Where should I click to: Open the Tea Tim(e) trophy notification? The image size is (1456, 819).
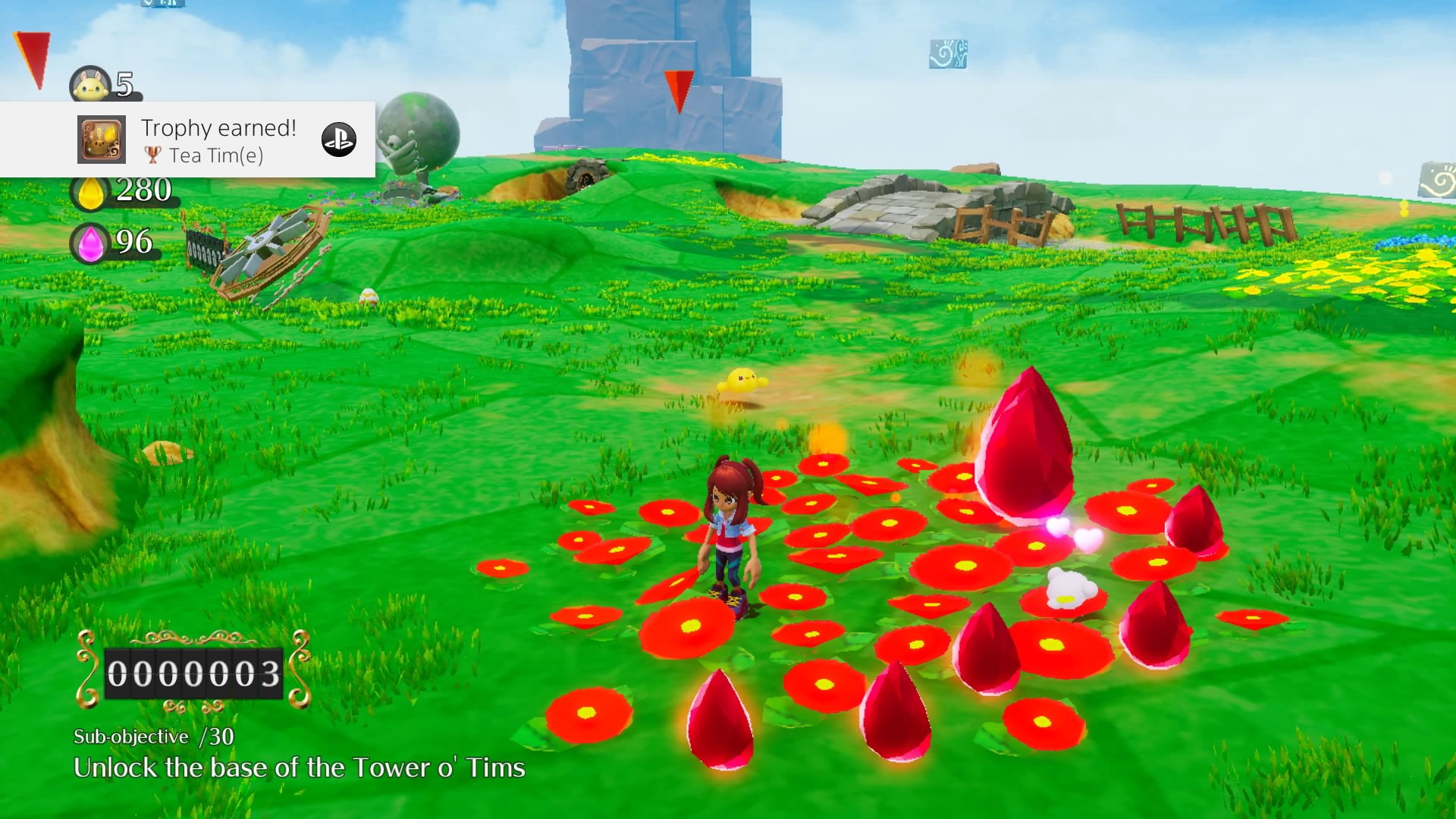218,140
